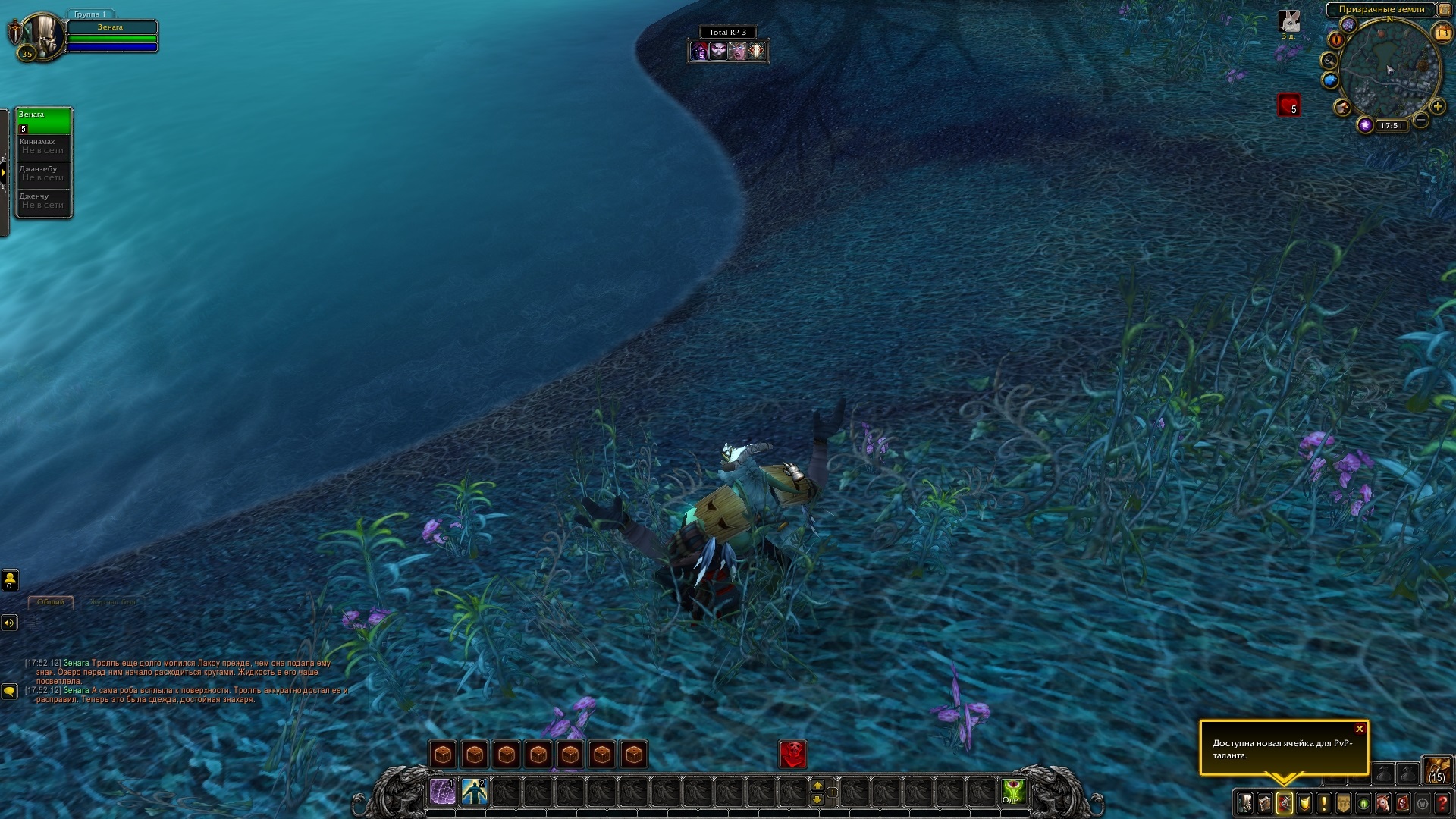Zoom out on the minimap
Screen dimensions: 1456x819
(x=1422, y=120)
